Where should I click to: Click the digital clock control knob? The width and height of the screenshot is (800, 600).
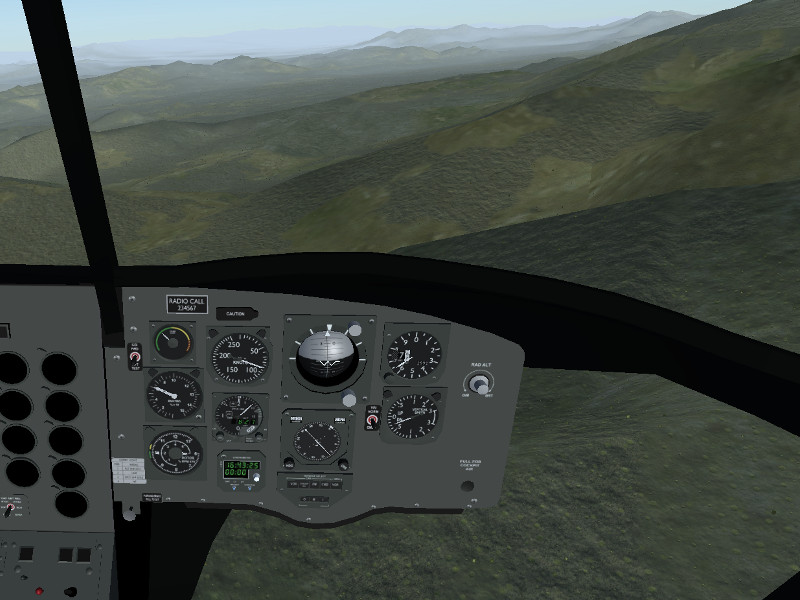click(255, 478)
